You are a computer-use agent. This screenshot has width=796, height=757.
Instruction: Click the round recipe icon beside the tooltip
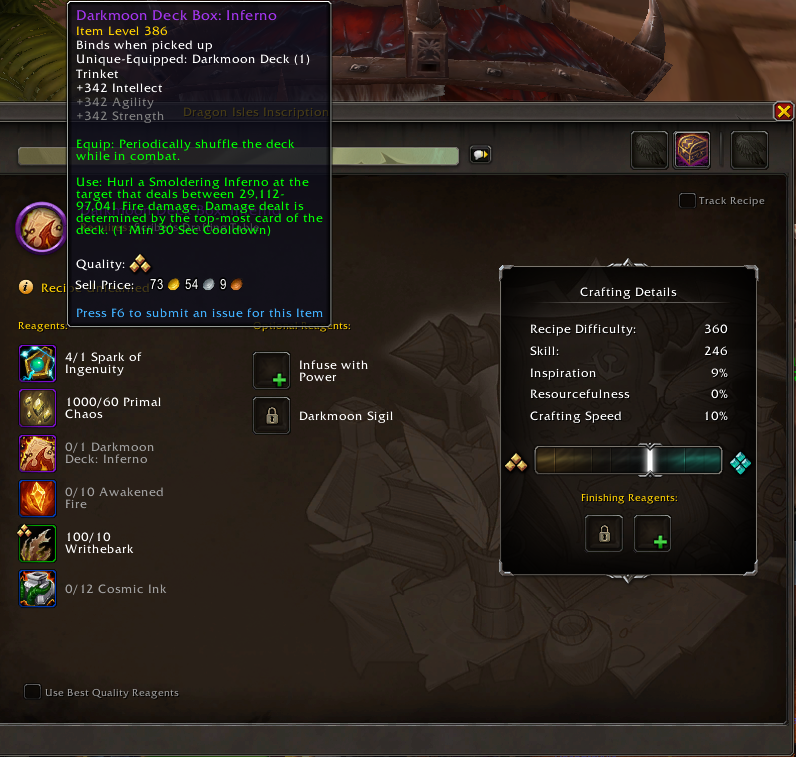pos(42,228)
